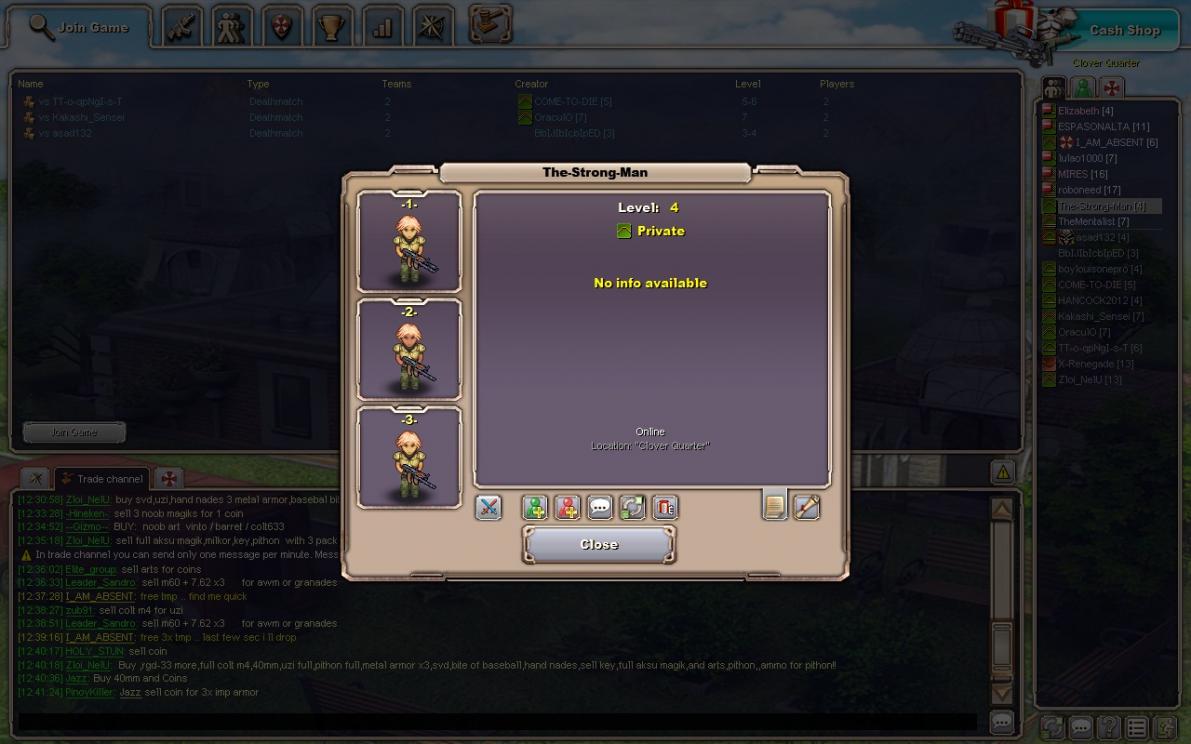Switch to the parchment page info tab
Image resolution: width=1191 pixels, height=744 pixels.
[774, 506]
